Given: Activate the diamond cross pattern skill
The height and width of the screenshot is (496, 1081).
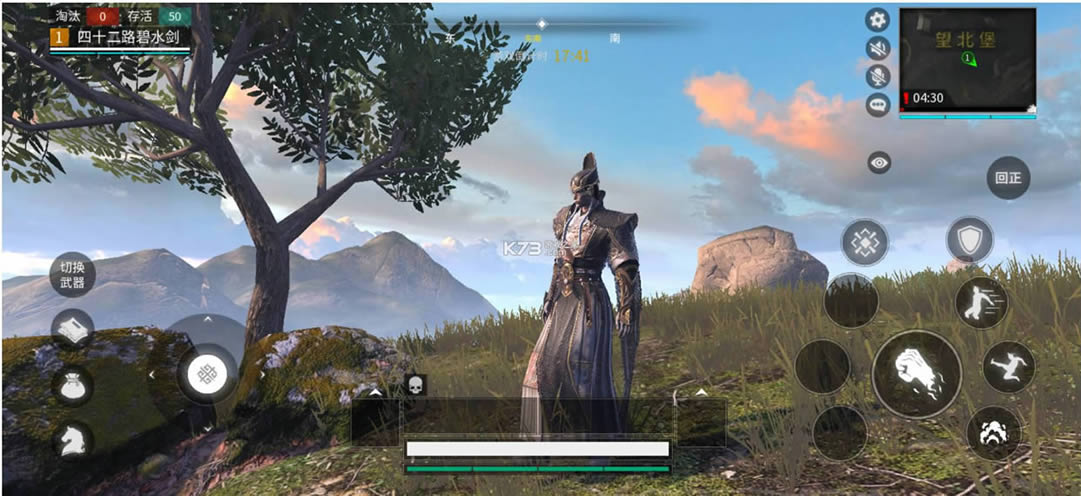Looking at the screenshot, I should click(x=864, y=242).
